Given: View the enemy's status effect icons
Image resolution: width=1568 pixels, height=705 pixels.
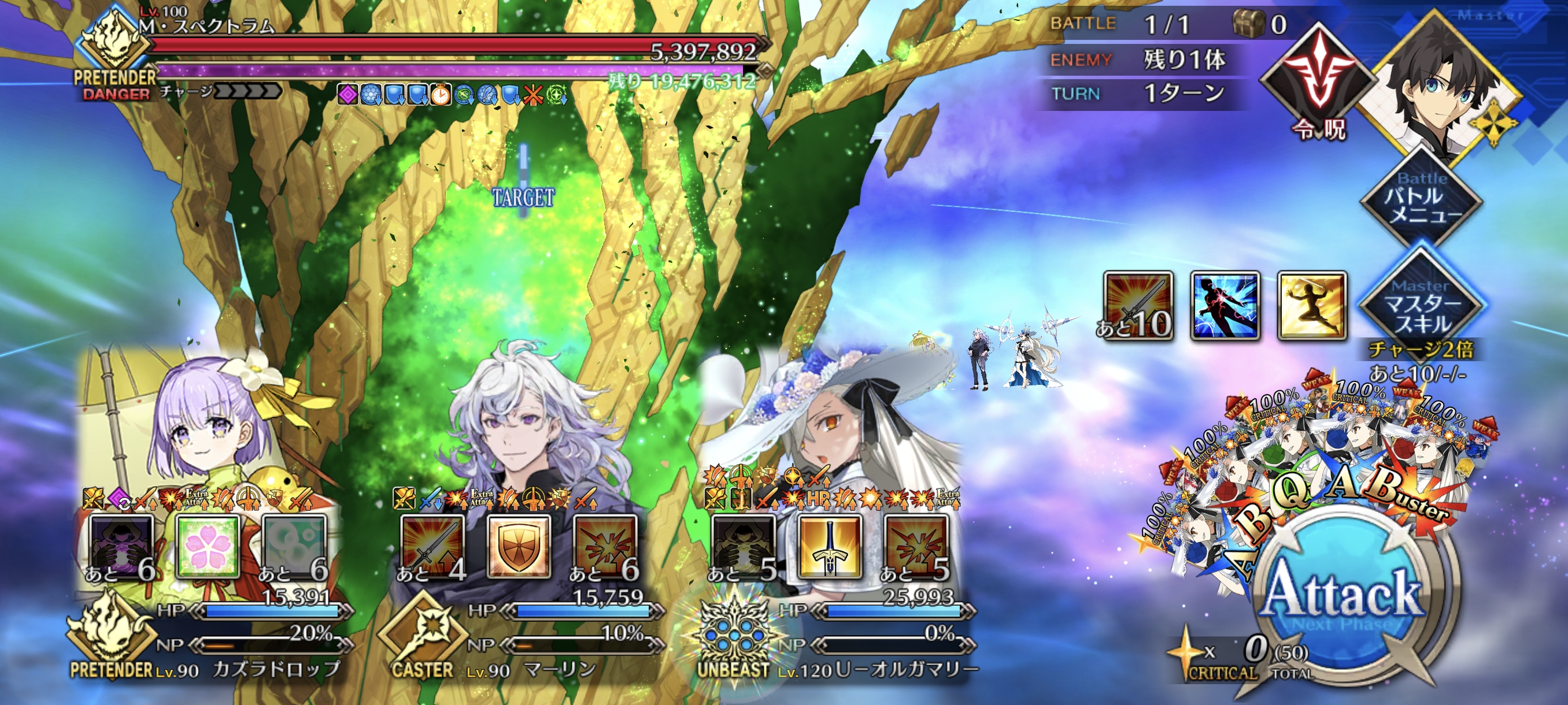Looking at the screenshot, I should (x=452, y=95).
